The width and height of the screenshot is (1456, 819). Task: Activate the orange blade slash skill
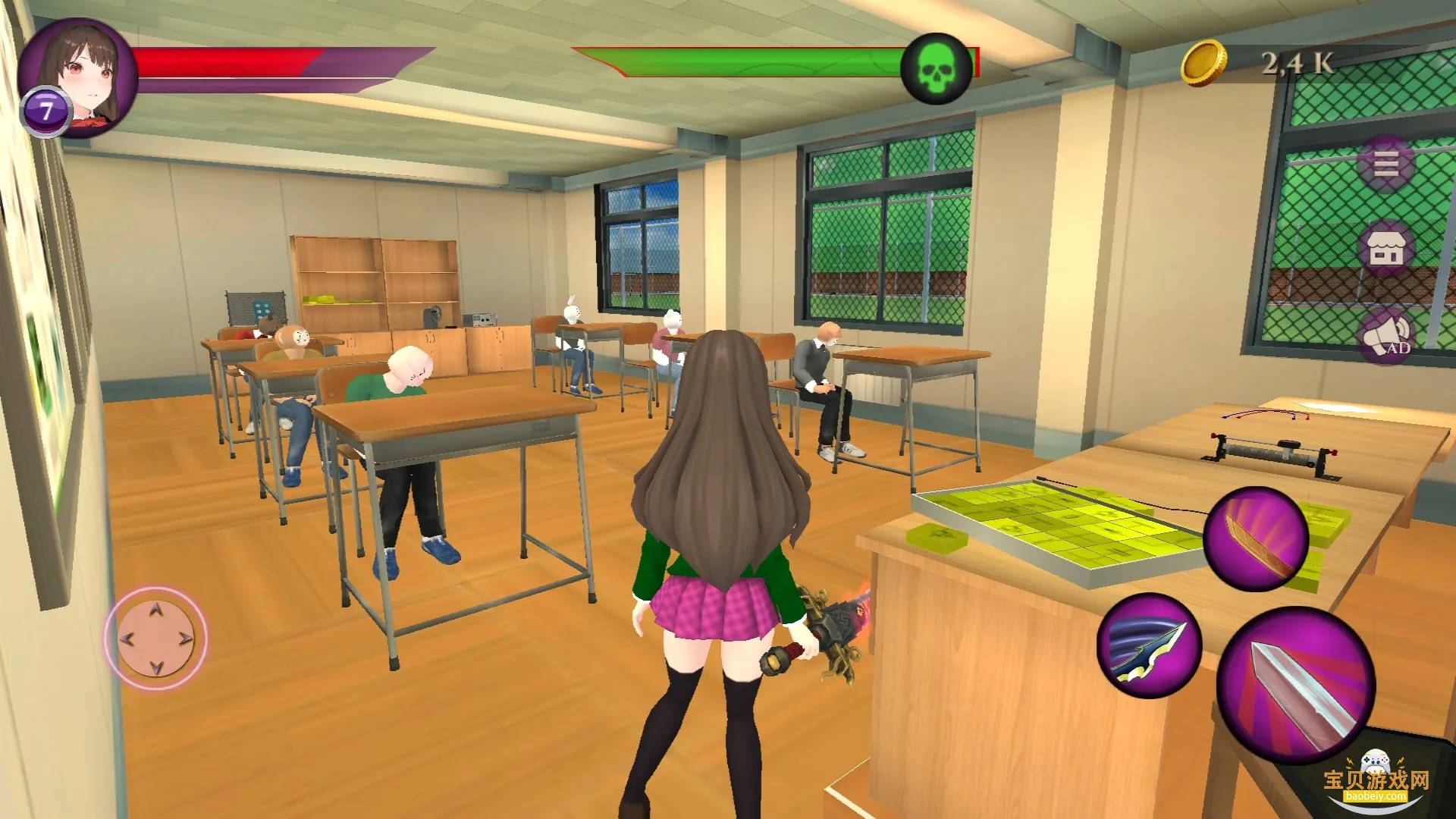[x=1255, y=539]
